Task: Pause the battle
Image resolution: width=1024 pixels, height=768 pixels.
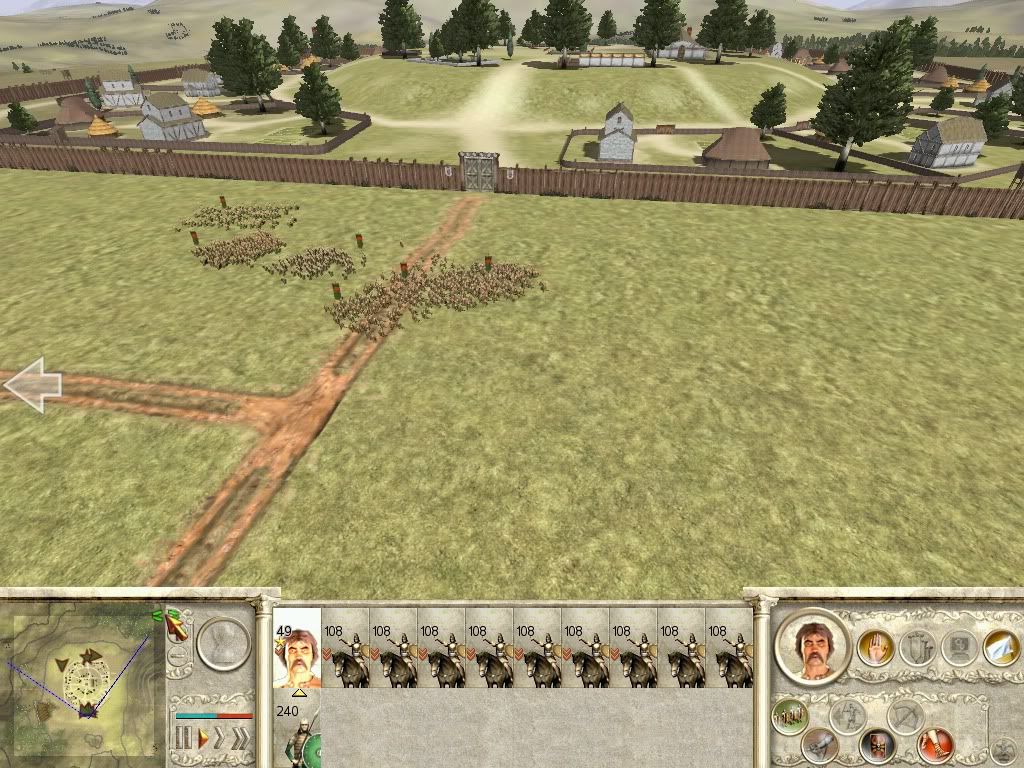Action: point(183,740)
